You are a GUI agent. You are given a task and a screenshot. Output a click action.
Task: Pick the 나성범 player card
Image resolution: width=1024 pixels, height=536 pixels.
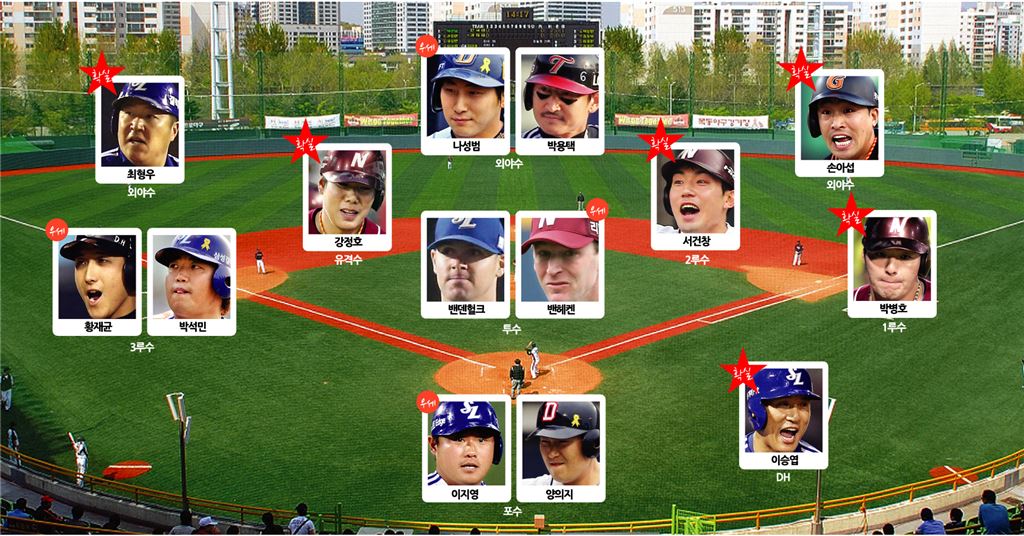[465, 101]
